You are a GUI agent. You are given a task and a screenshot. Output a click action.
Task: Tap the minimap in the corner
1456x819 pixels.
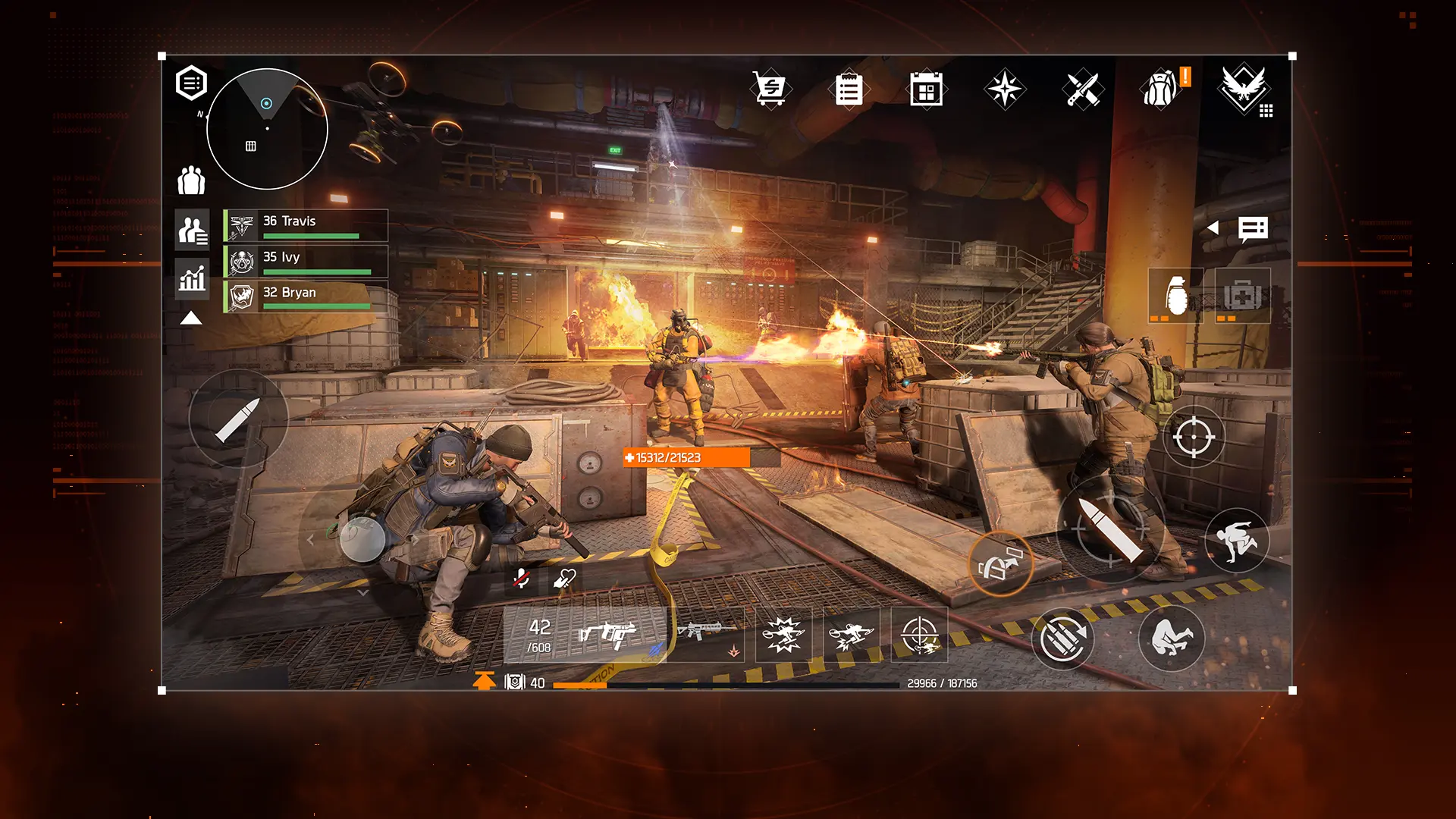tap(265, 129)
